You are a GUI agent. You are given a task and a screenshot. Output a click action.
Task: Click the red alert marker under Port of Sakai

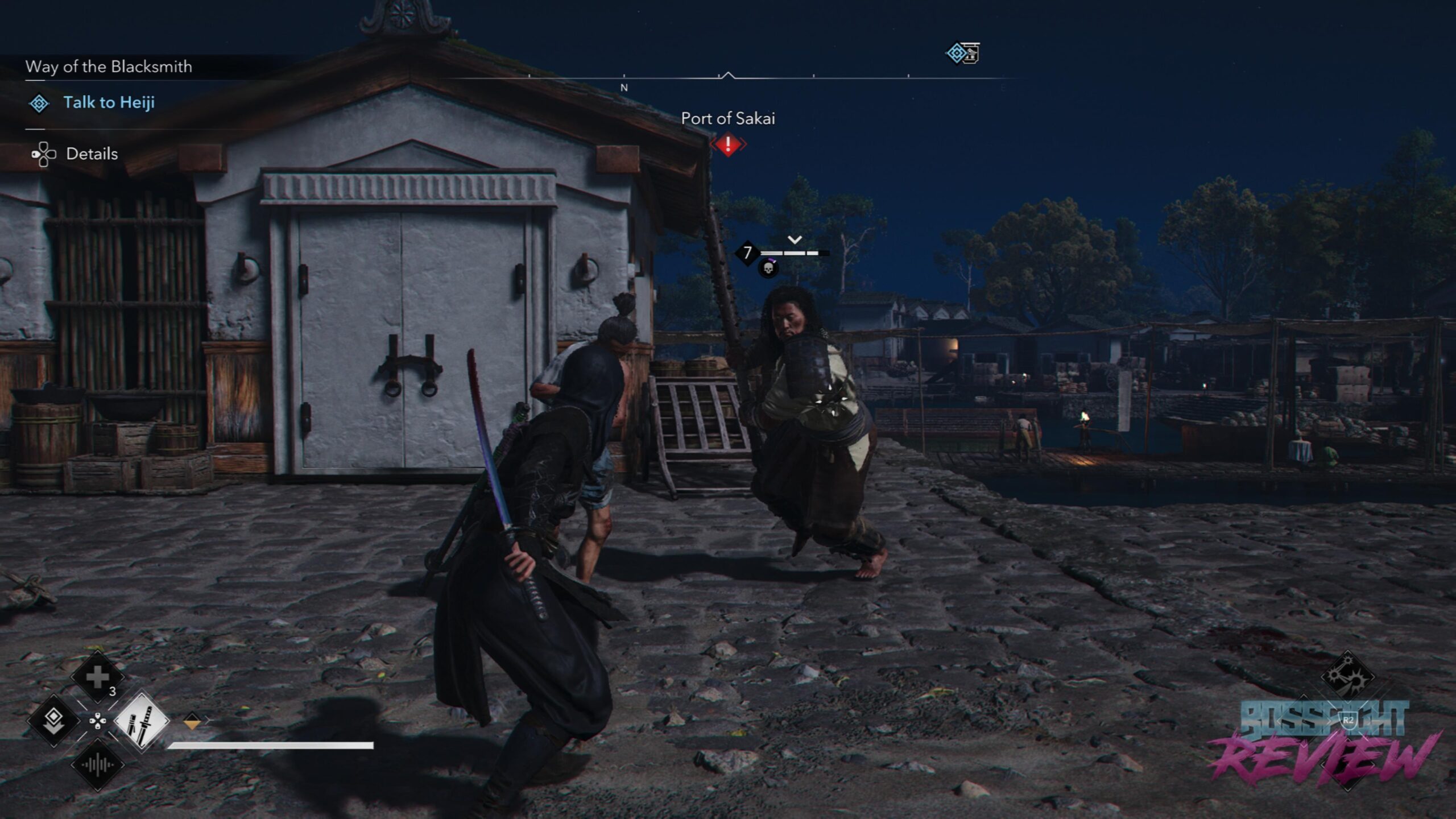point(727,144)
